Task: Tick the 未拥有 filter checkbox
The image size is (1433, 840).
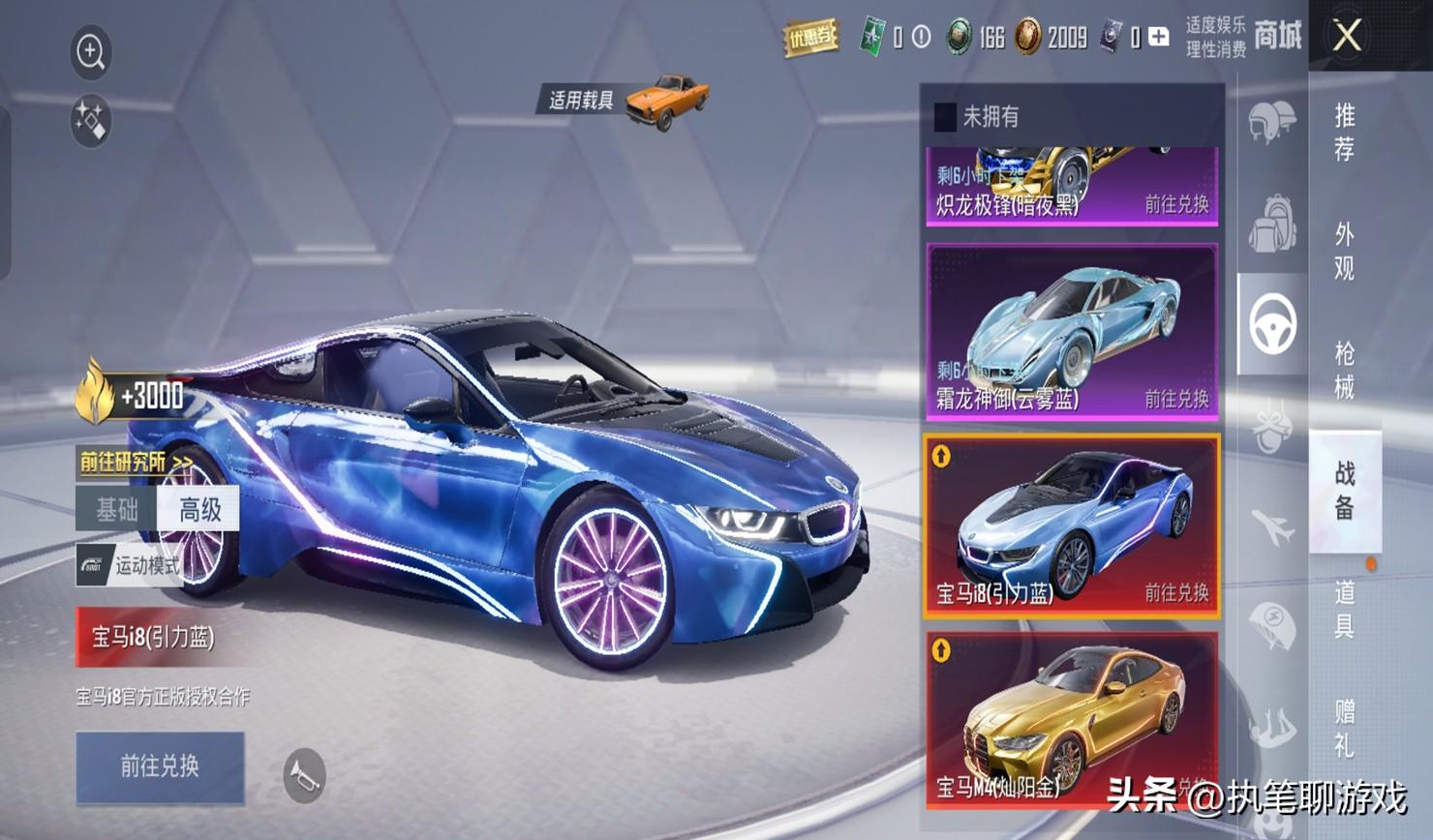Action: pos(945,117)
